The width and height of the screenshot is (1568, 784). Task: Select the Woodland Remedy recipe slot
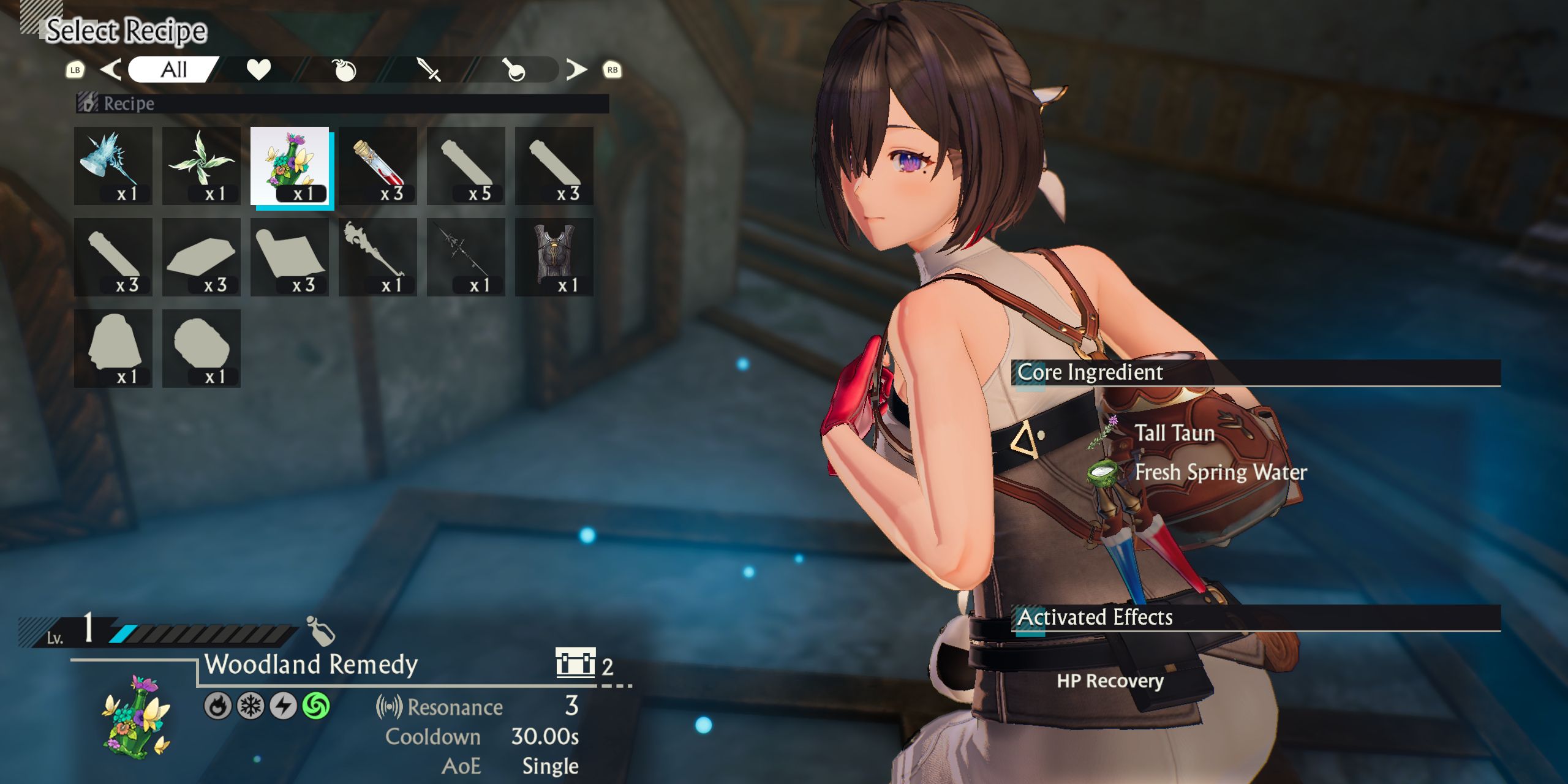tap(290, 166)
